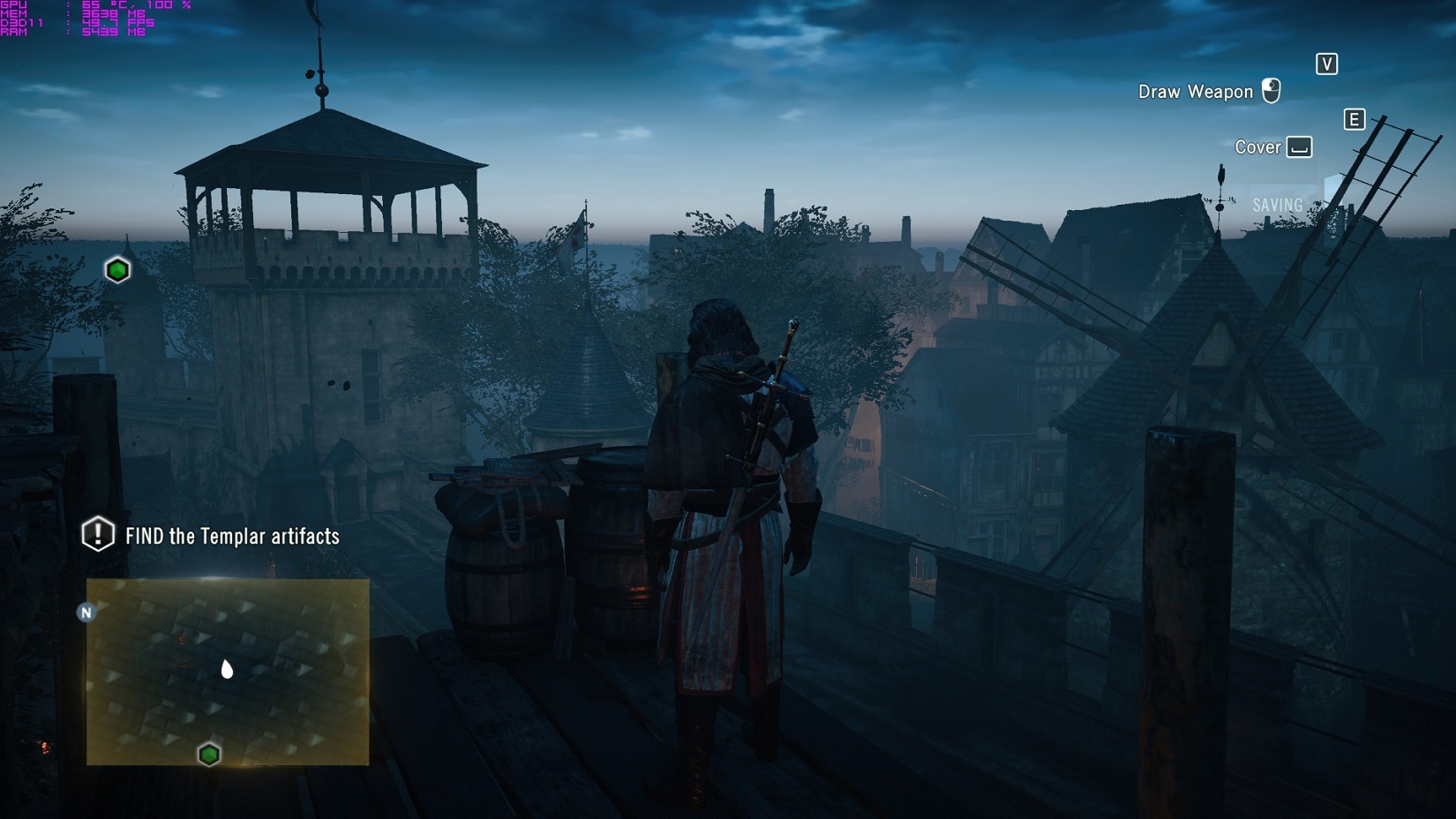1456x819 pixels.
Task: Click the V key prompt icon
Action: [x=1326, y=64]
